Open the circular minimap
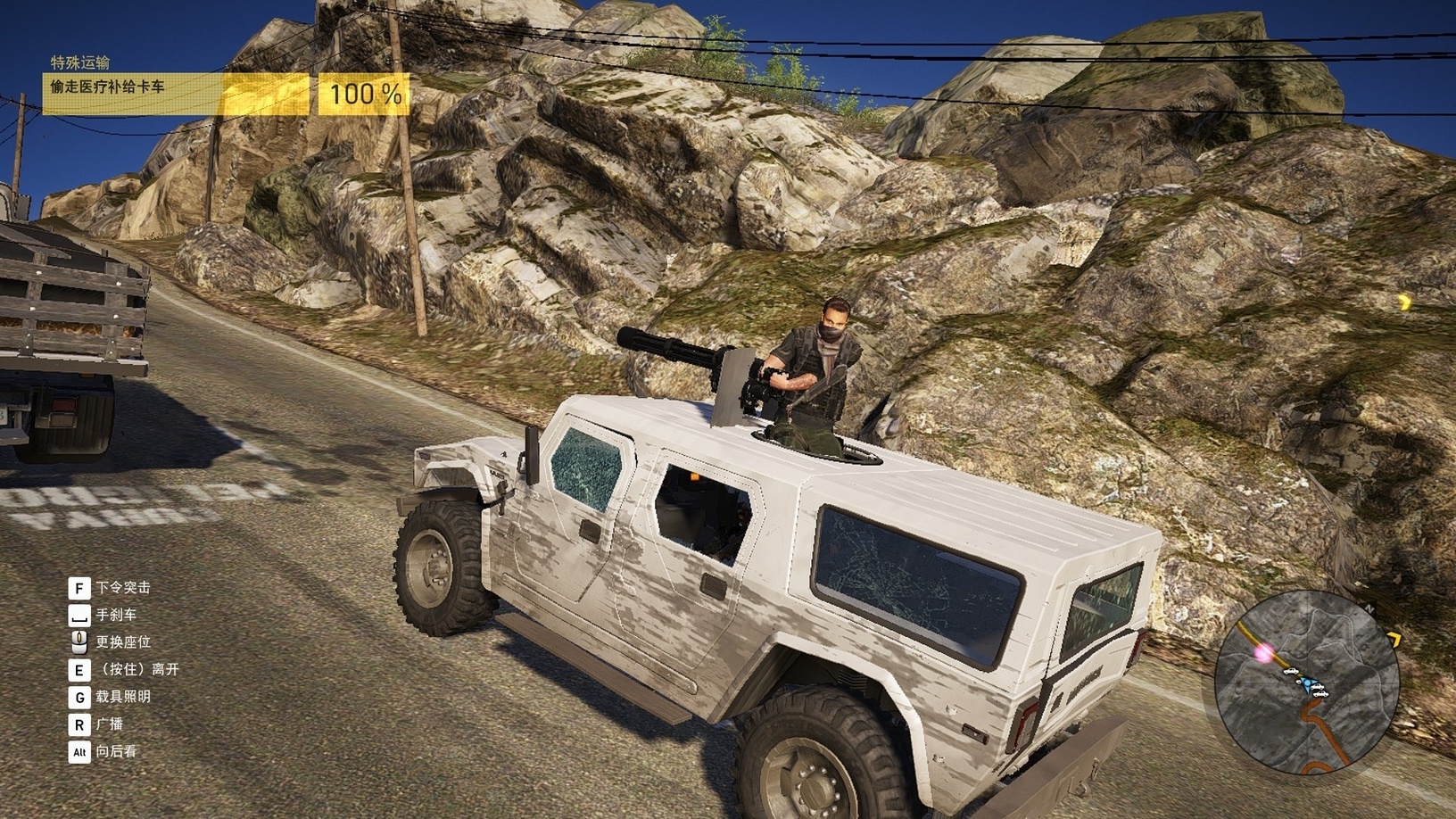This screenshot has height=819, width=1456. [1306, 684]
